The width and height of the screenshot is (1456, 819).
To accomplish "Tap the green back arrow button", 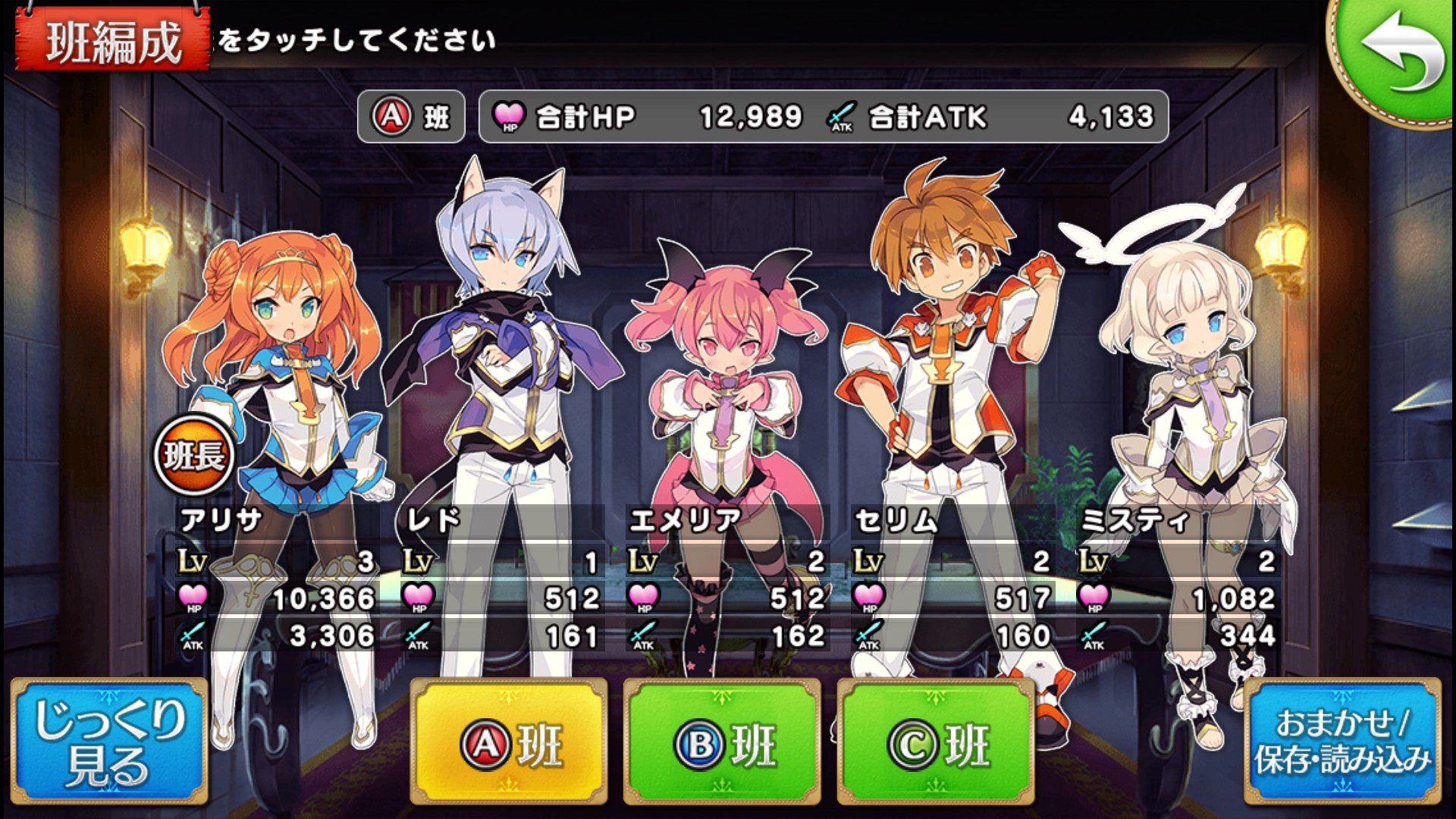I will (x=1397, y=55).
